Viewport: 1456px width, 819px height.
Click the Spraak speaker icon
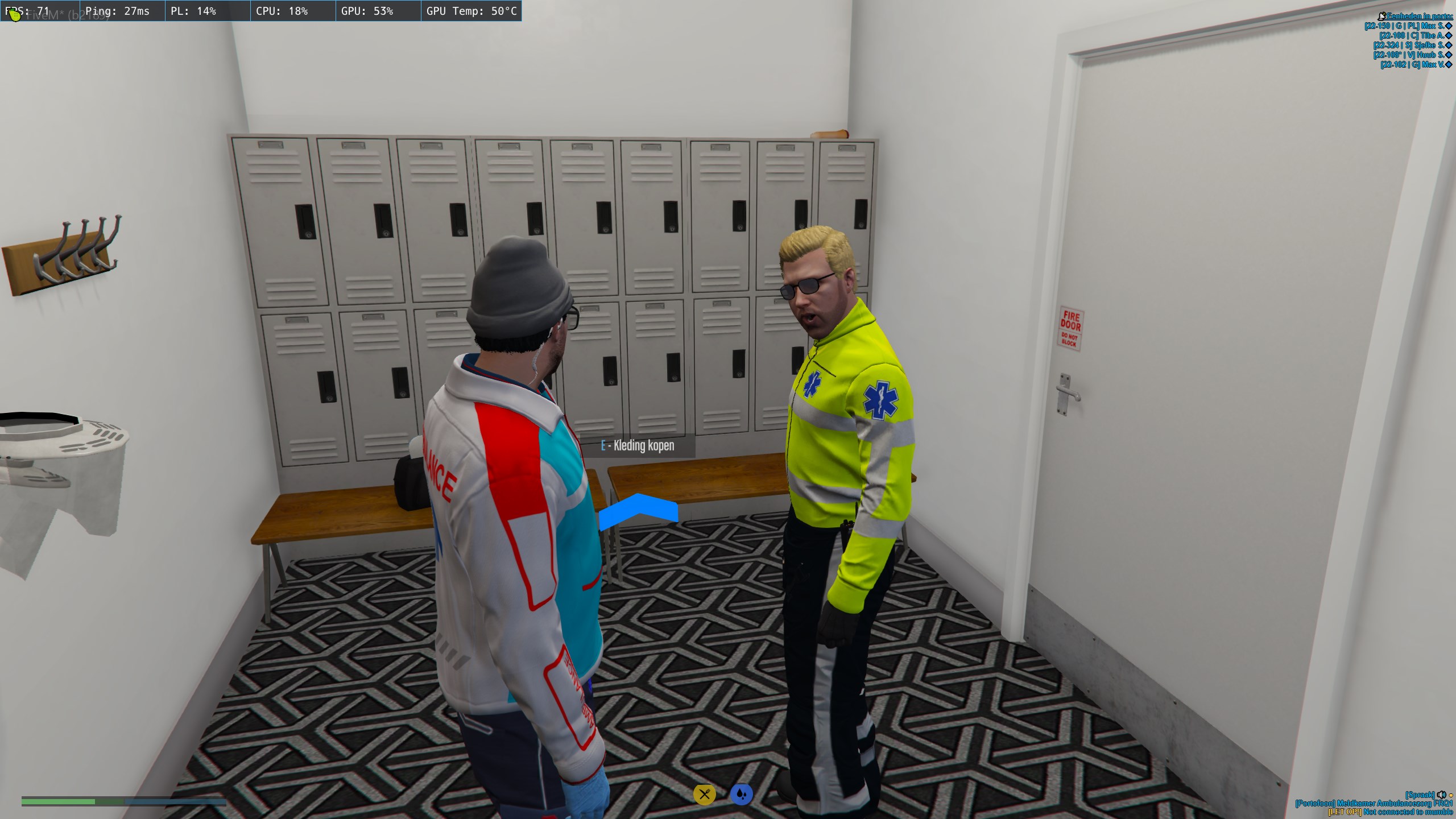[1441, 795]
